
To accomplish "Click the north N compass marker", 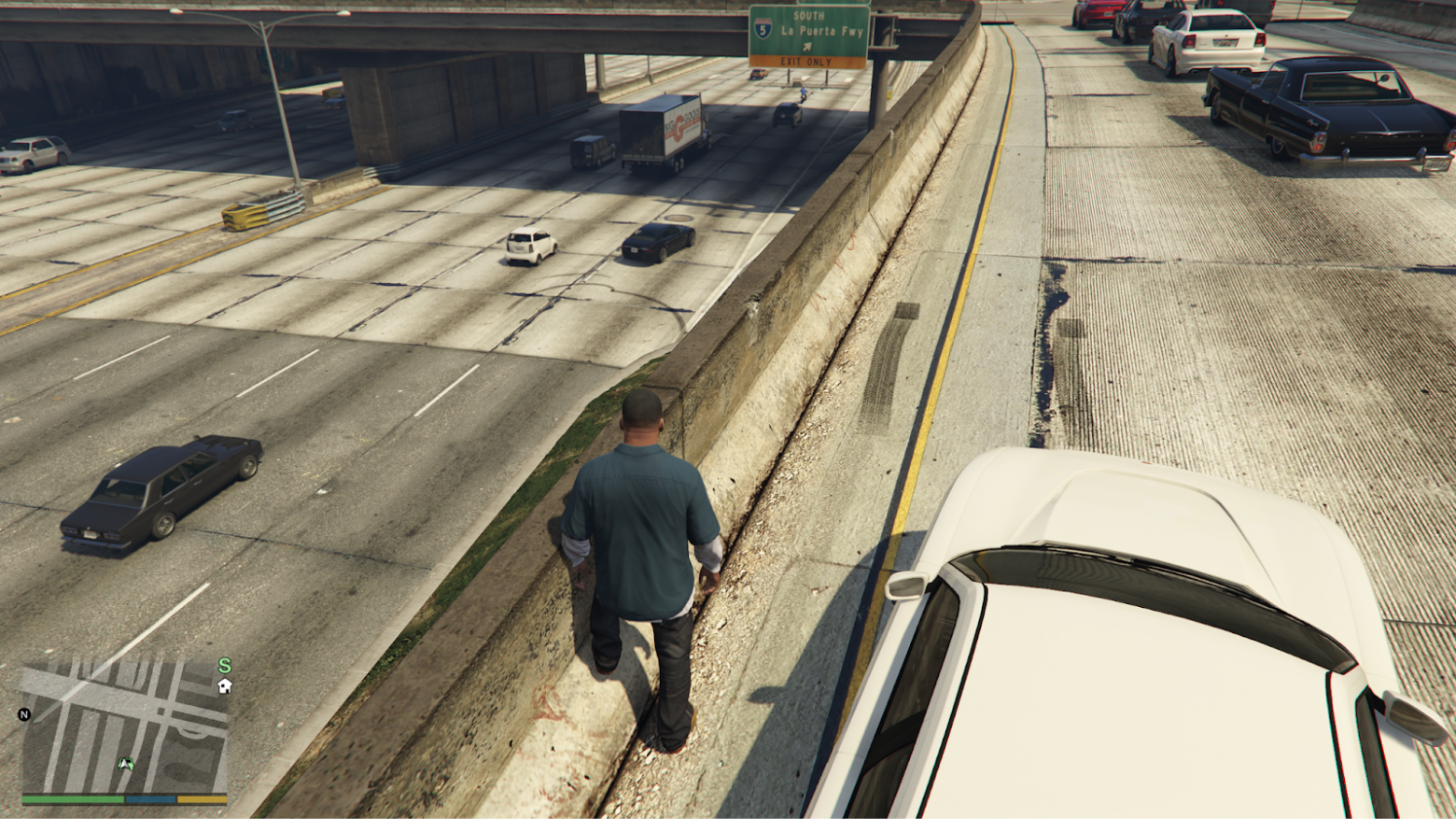I will (24, 714).
